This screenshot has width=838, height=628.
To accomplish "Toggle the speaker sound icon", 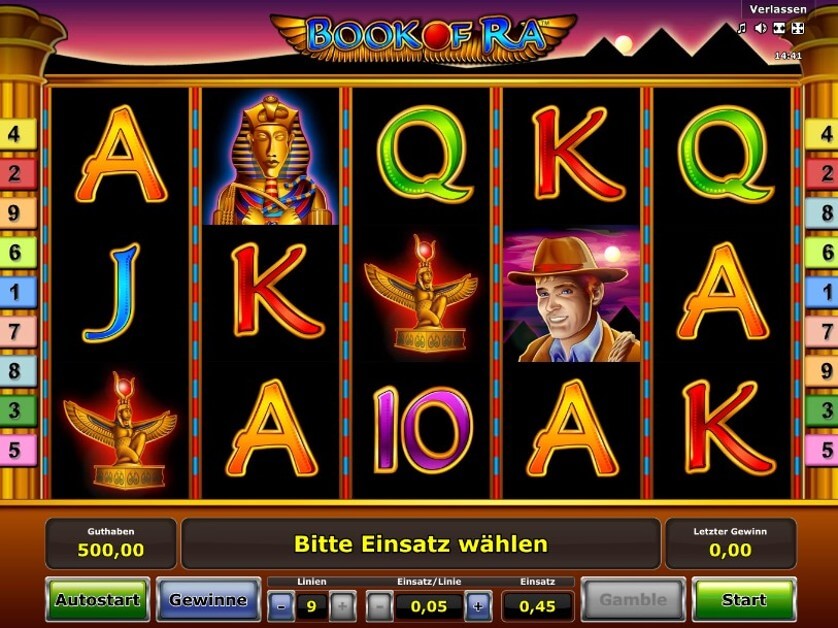I will pos(760,28).
